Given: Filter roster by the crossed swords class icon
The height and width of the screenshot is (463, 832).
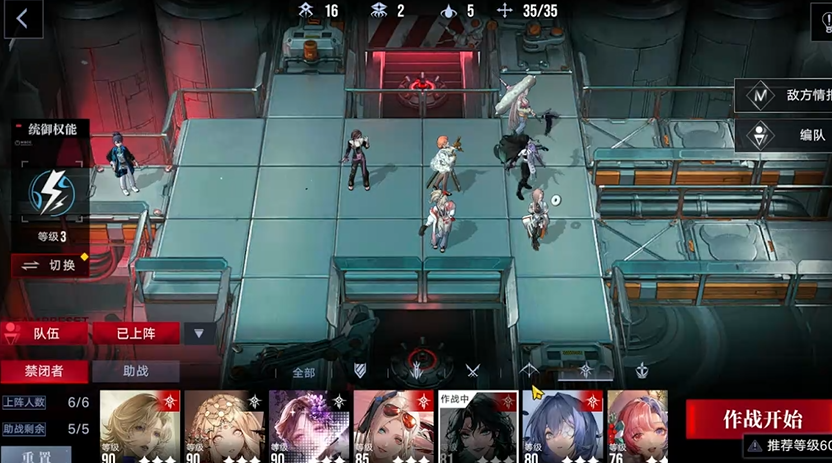Looking at the screenshot, I should (x=473, y=371).
